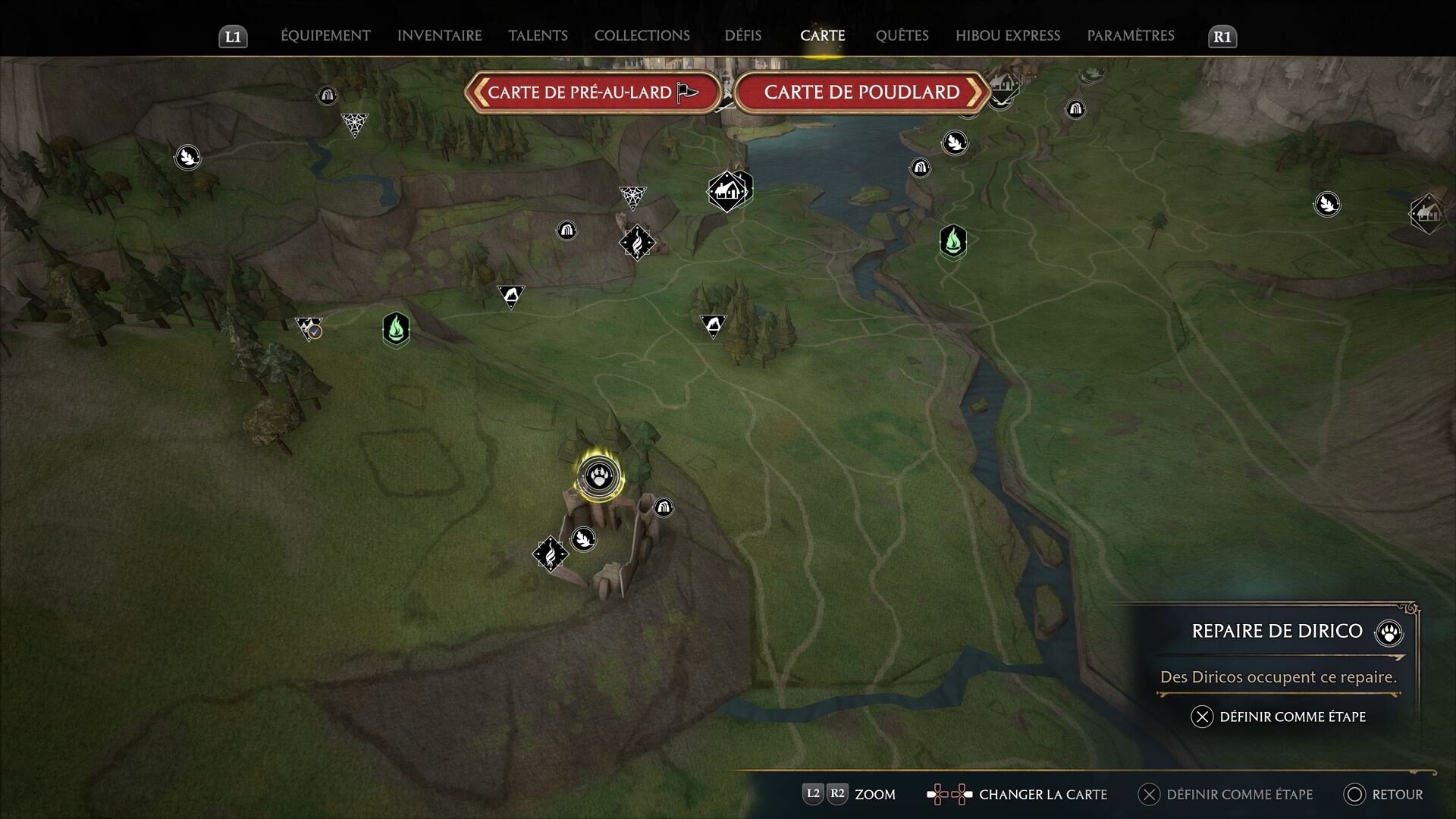Click the hamlet house marker by the lake

coord(727,190)
